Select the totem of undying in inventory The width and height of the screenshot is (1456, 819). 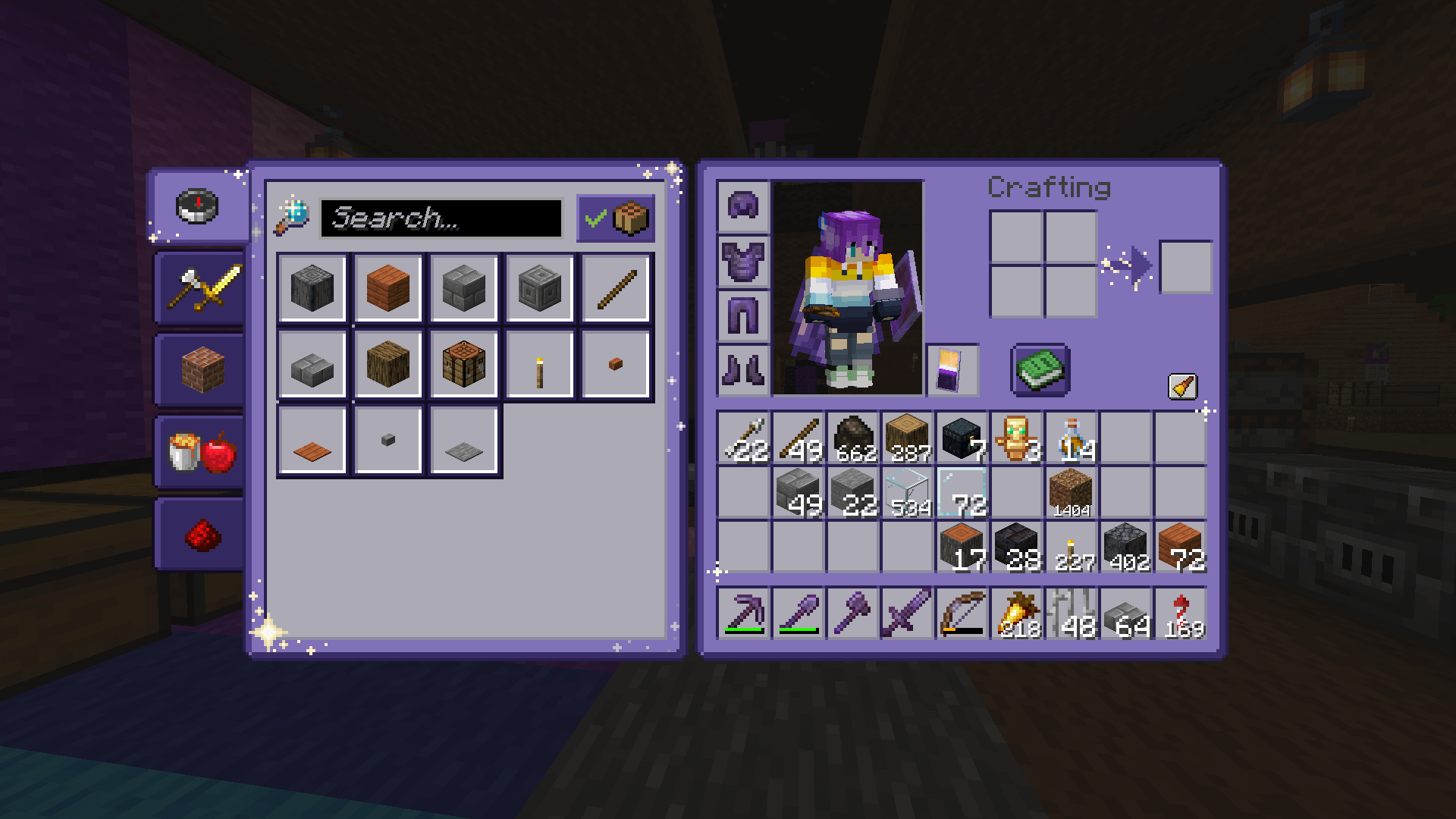pyautogui.click(x=1016, y=435)
